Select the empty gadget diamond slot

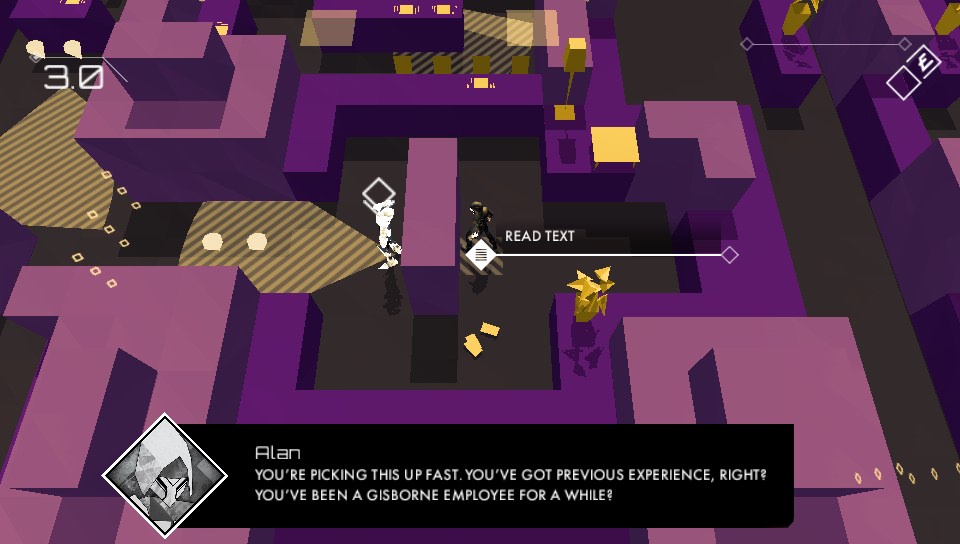coord(904,82)
